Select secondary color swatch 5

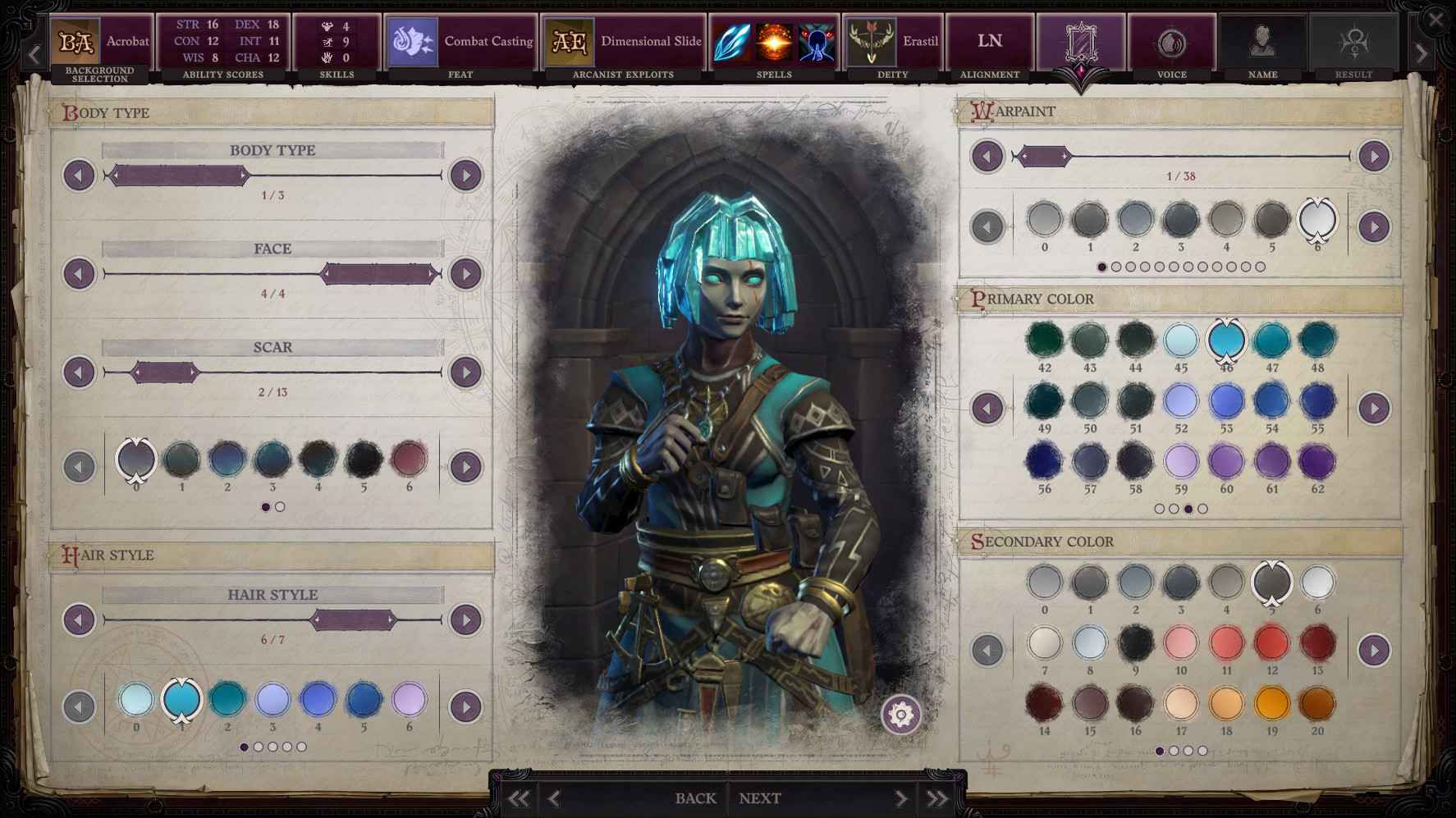pos(1273,582)
